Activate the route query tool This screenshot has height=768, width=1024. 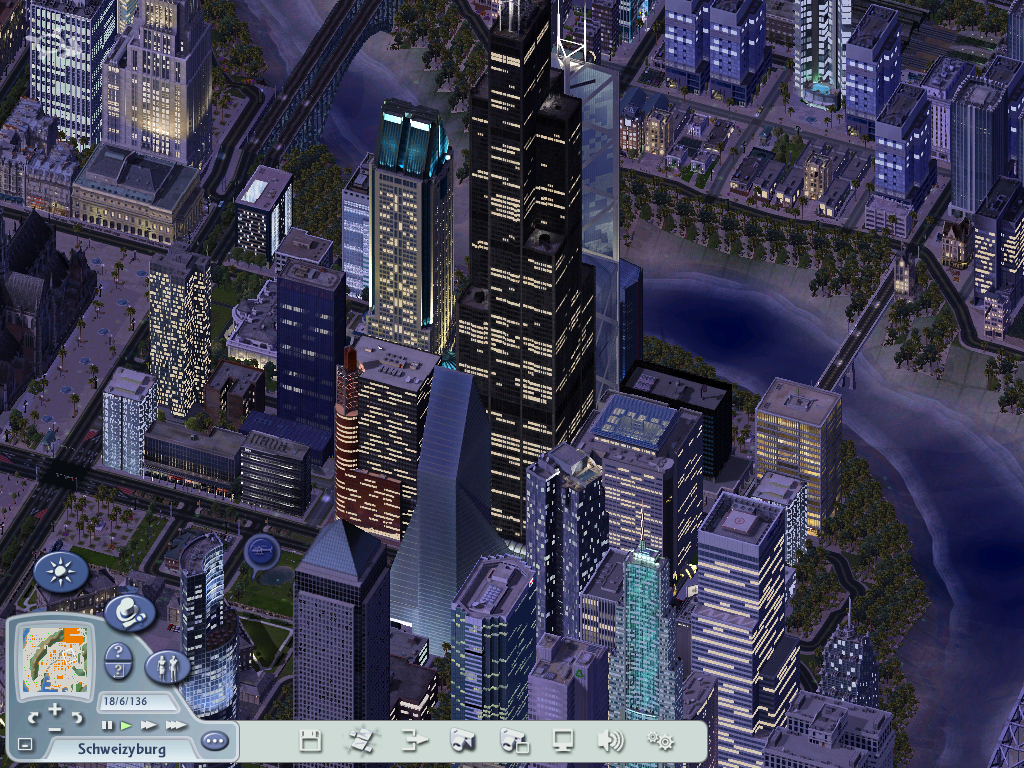pos(116,670)
